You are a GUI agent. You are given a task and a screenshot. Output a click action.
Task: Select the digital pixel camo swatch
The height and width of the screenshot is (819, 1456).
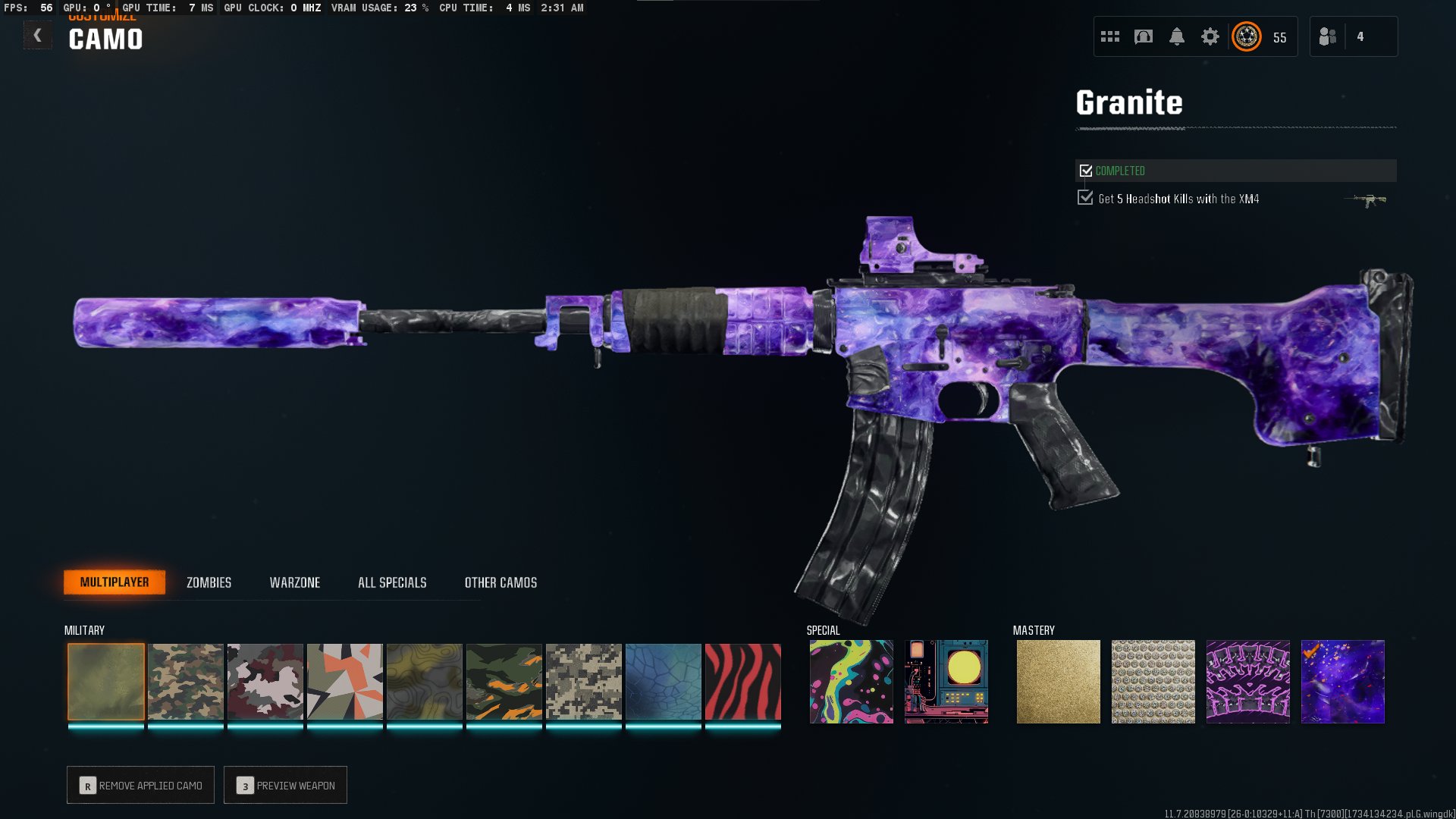tap(584, 681)
